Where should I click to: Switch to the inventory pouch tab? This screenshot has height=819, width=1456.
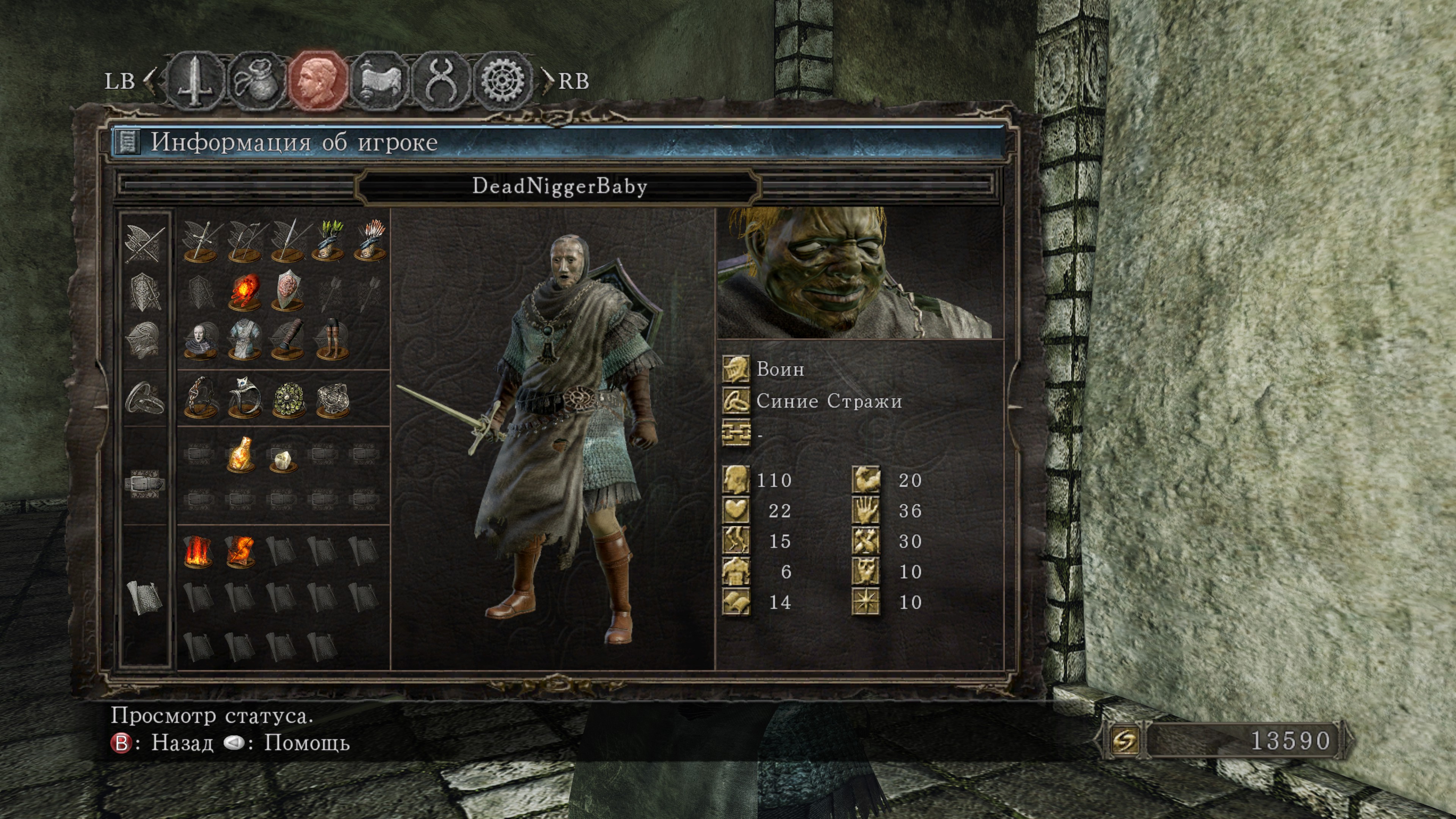click(x=256, y=81)
